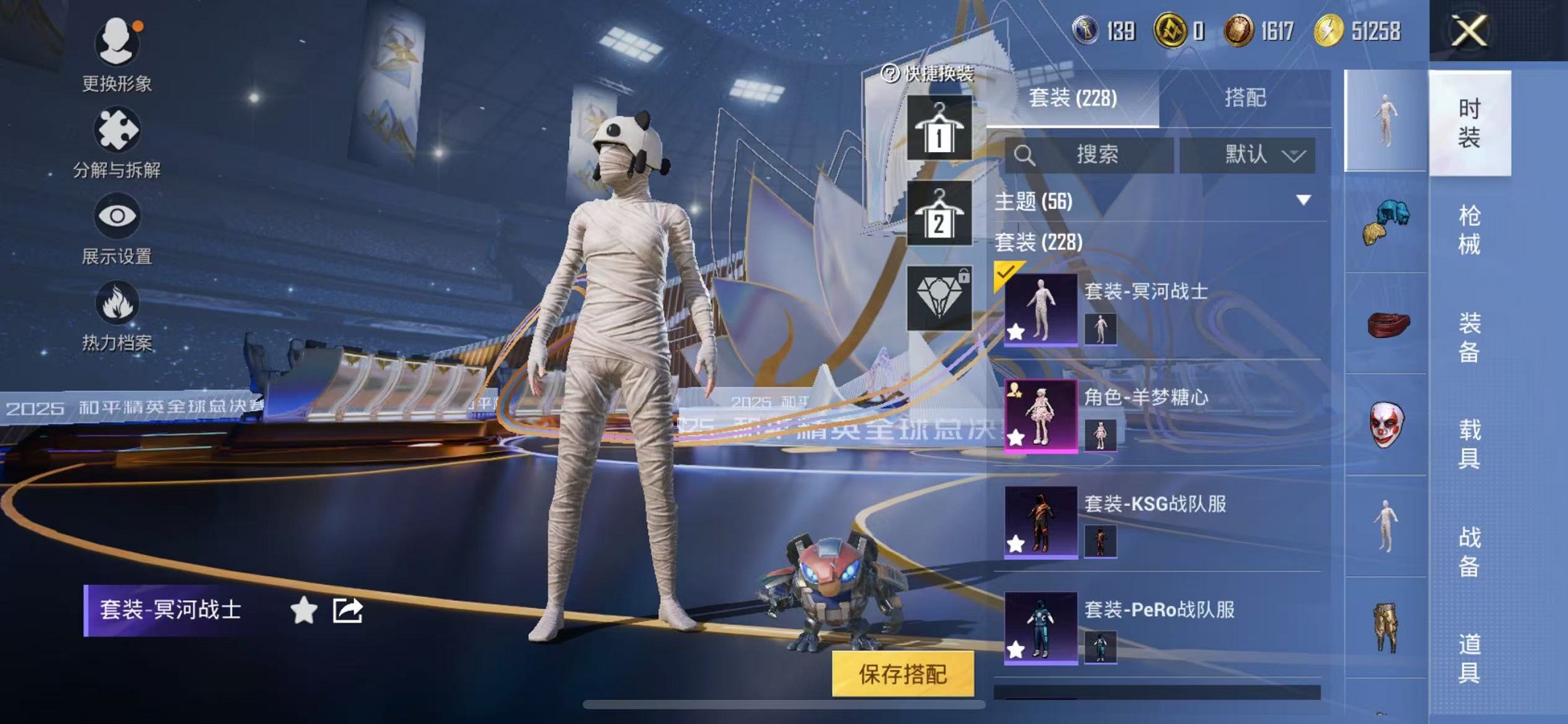Open the 默认 sort dropdown
The height and width of the screenshot is (724, 1568).
[x=1247, y=155]
